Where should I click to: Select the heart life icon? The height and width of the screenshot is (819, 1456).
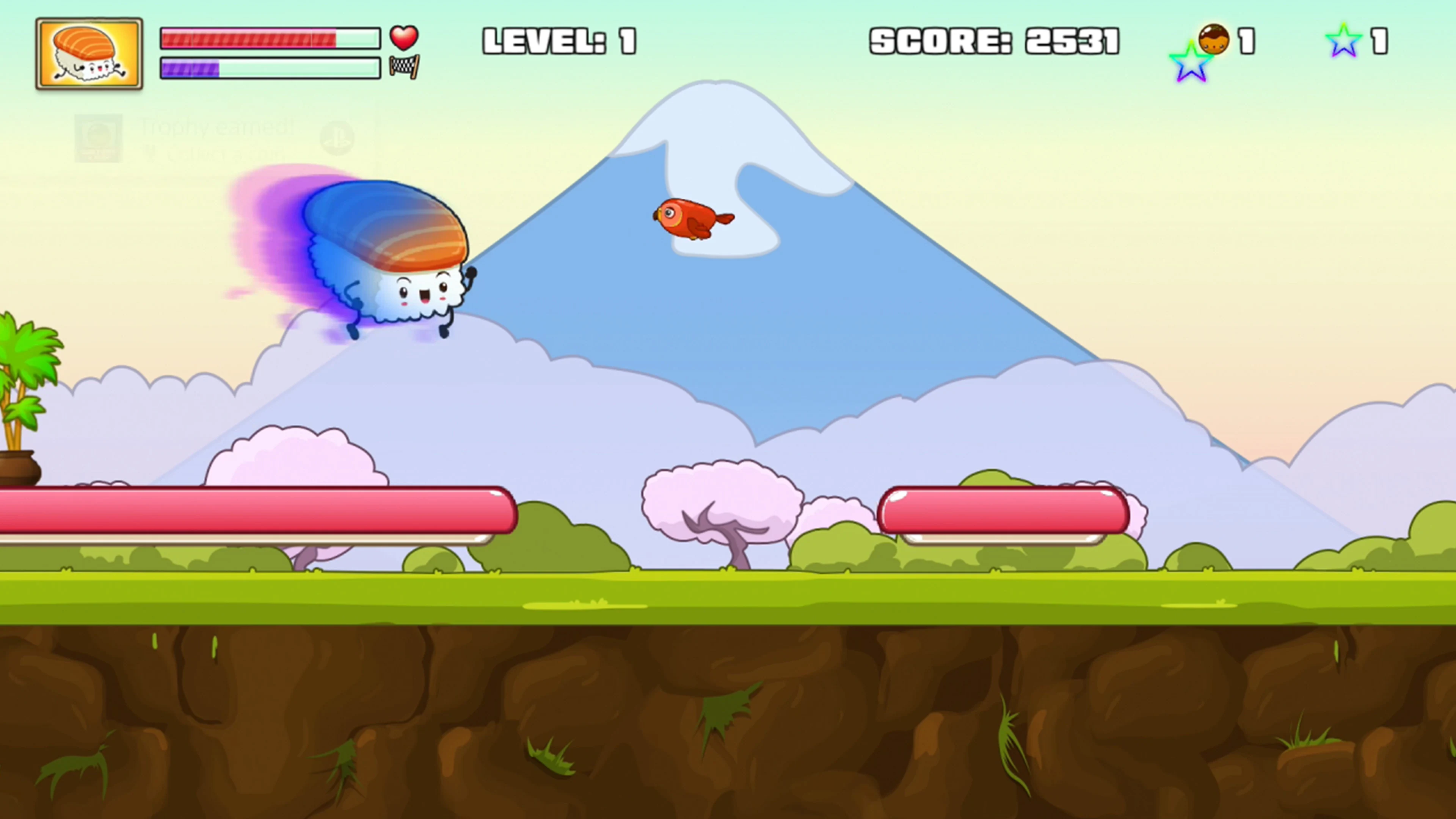[404, 38]
